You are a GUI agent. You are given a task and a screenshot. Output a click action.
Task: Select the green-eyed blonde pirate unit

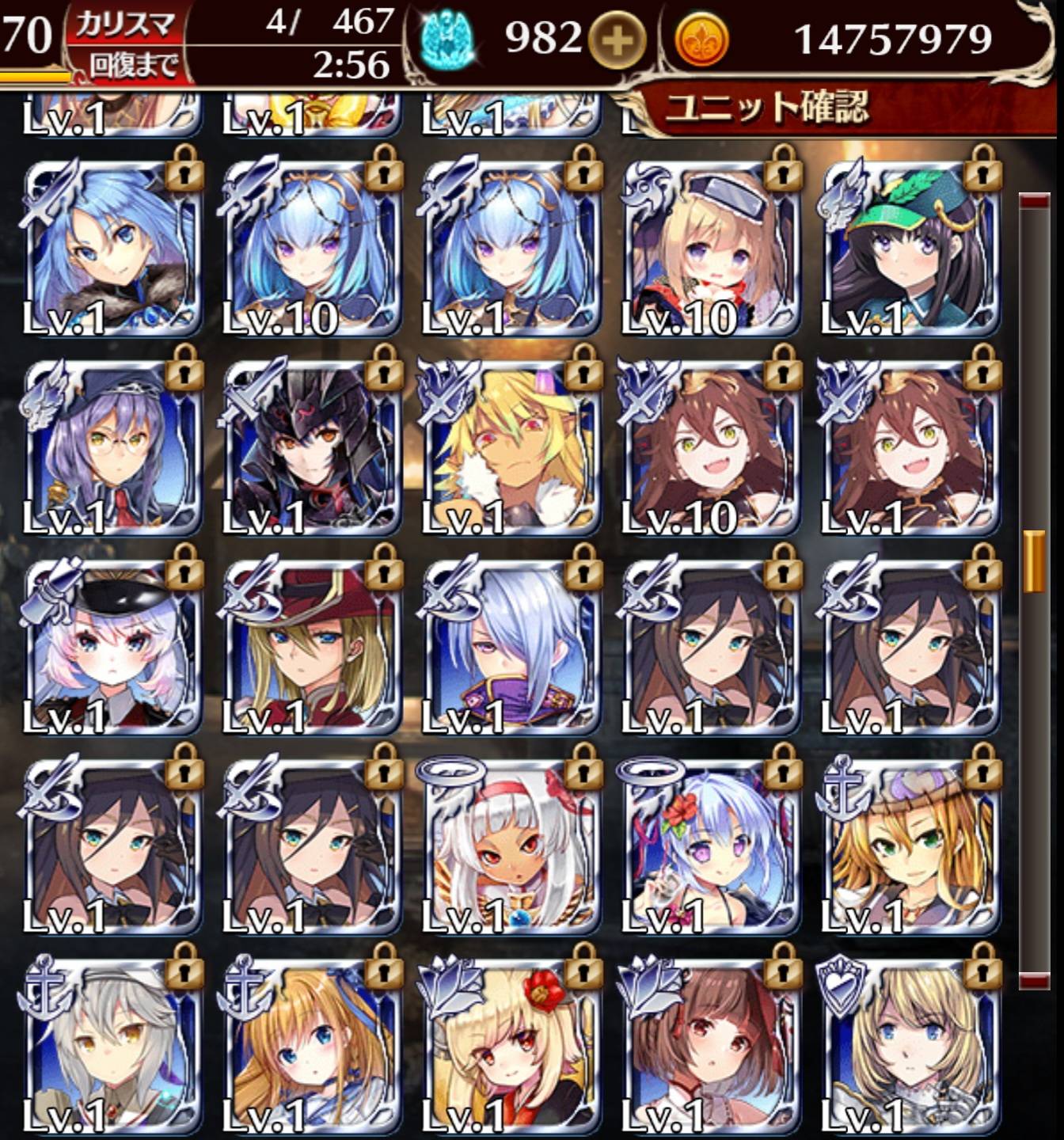(909, 845)
